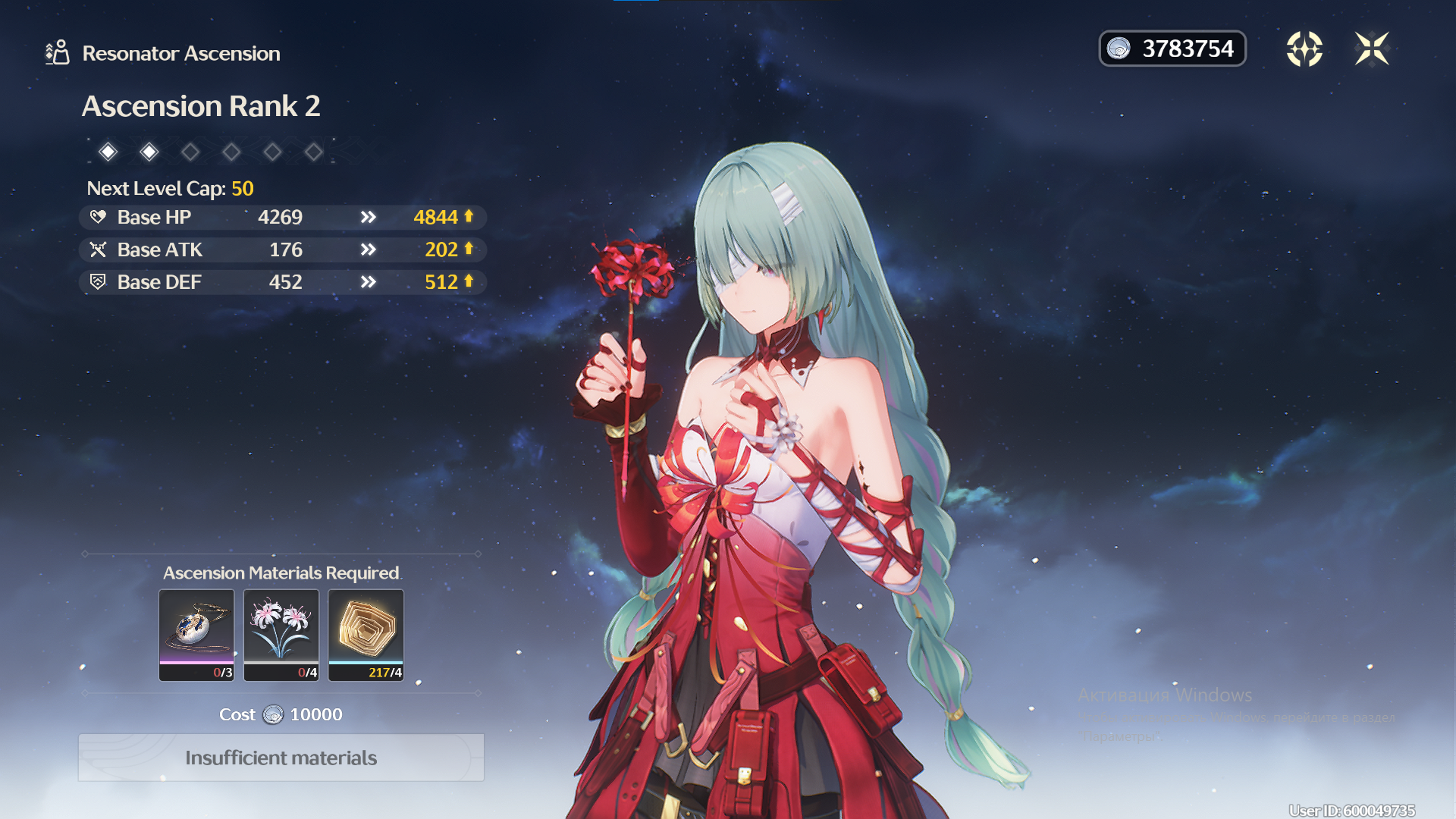Click the Insufficient materials button

[281, 758]
